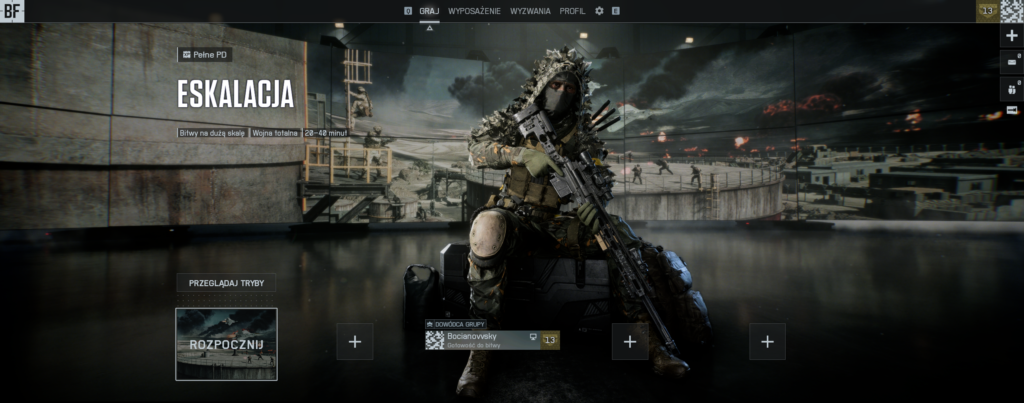Start the match with the Rozpocznij tile
The image size is (1024, 403).
pos(226,344)
